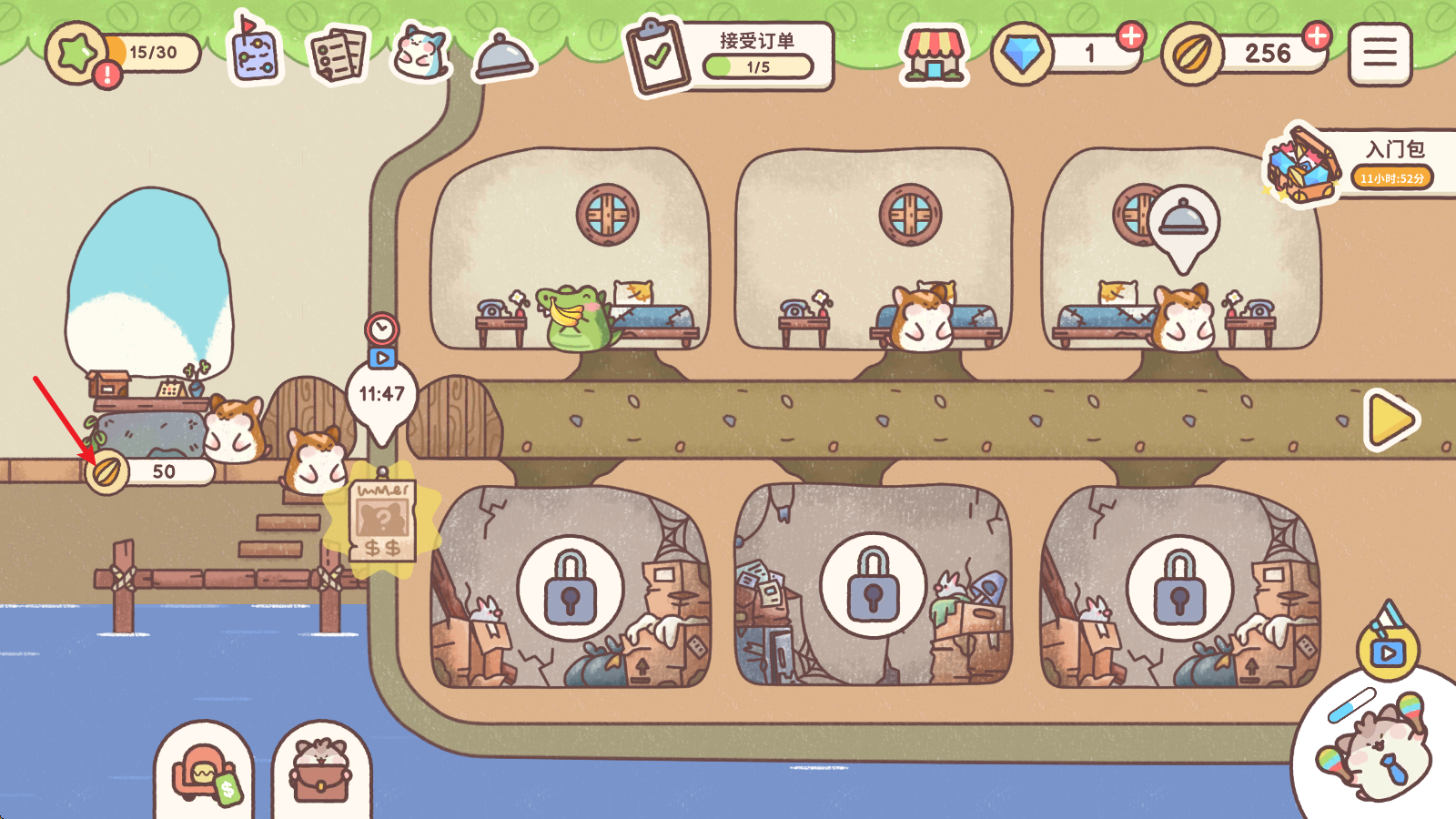Viewport: 1456px width, 819px height.
Task: Open the 接受订单 order task
Action: [x=730, y=56]
